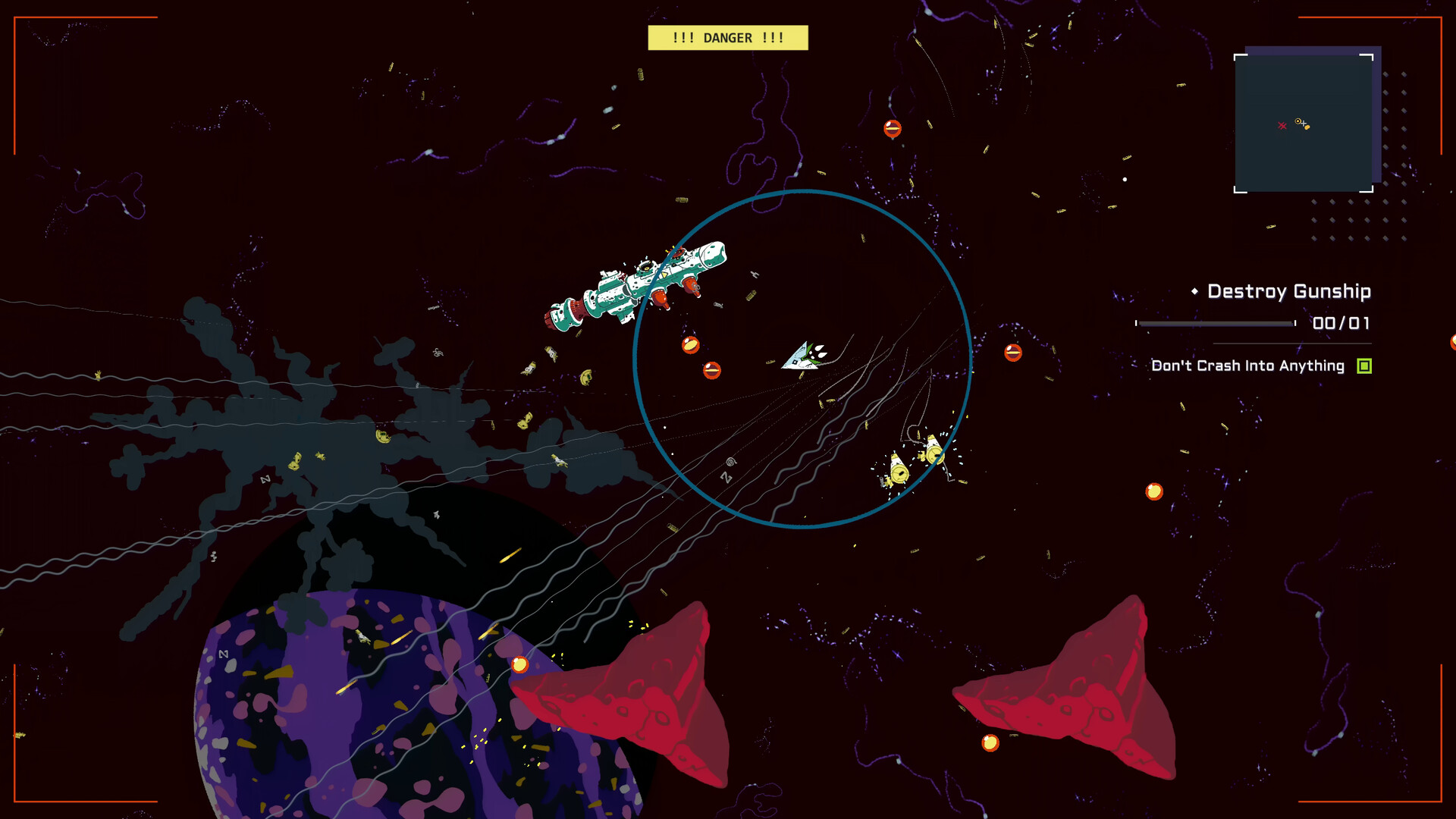1456x819 pixels.
Task: Click the no-entry icon right of the blue circle
Action: point(1012,353)
